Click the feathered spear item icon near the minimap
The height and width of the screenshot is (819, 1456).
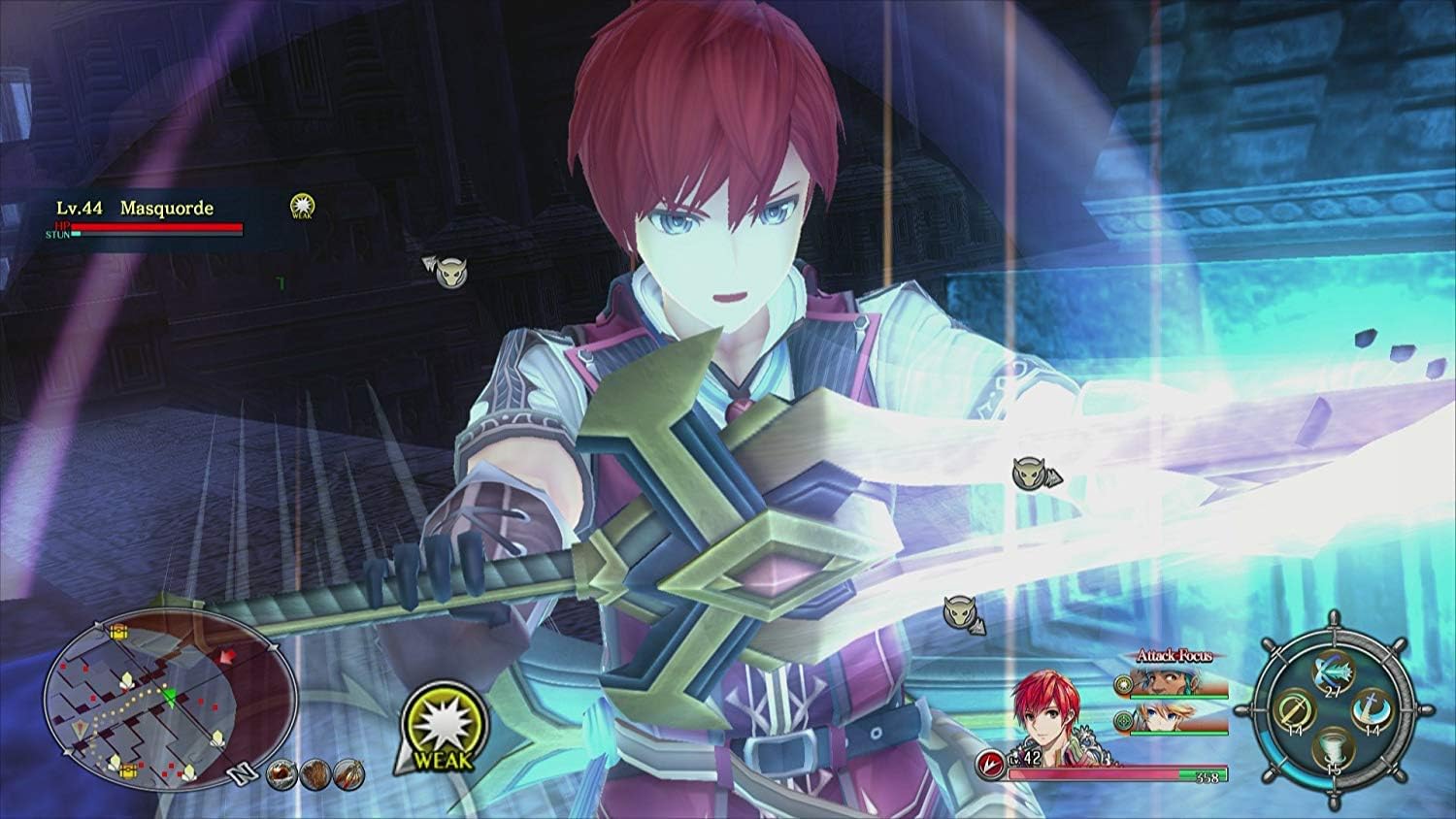pos(348,774)
